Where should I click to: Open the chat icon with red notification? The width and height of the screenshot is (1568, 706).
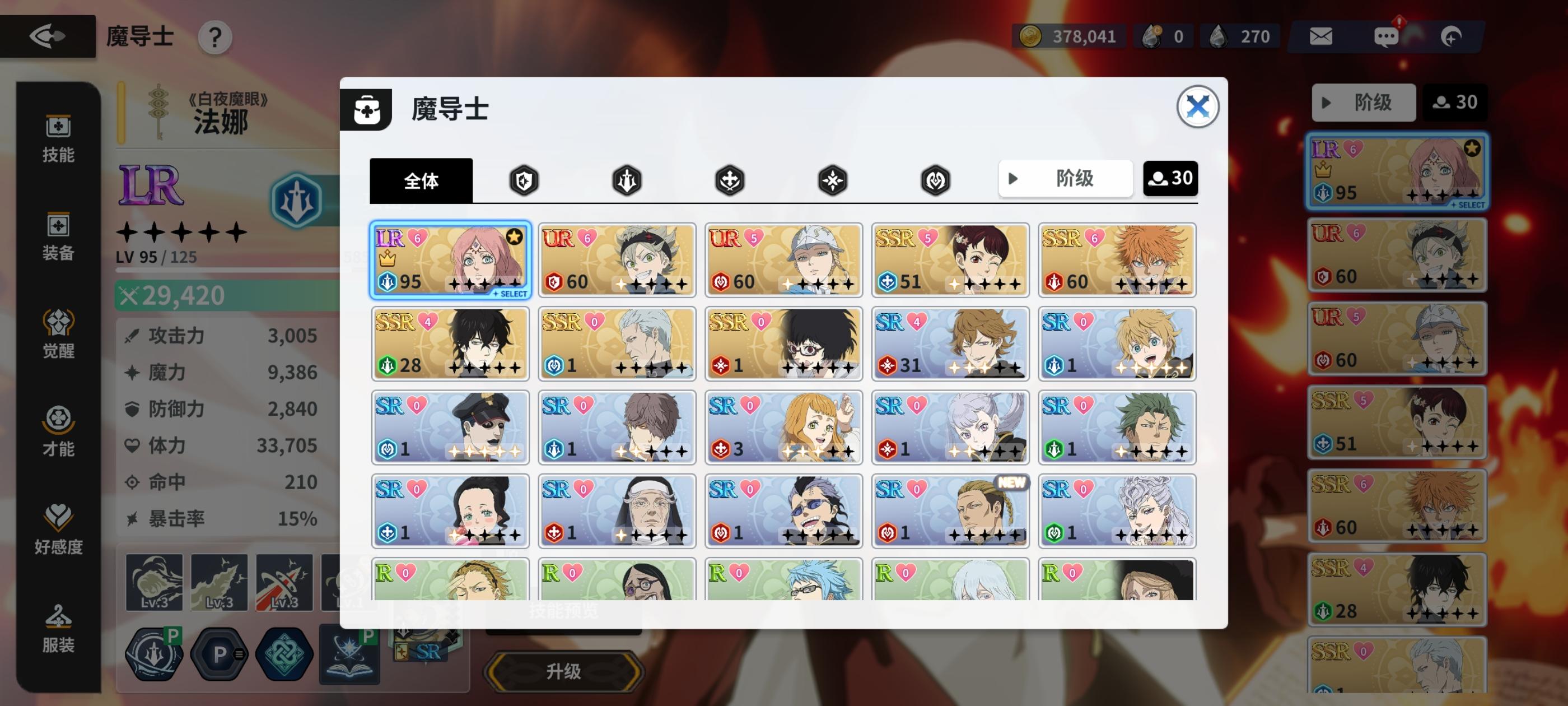tap(1388, 36)
